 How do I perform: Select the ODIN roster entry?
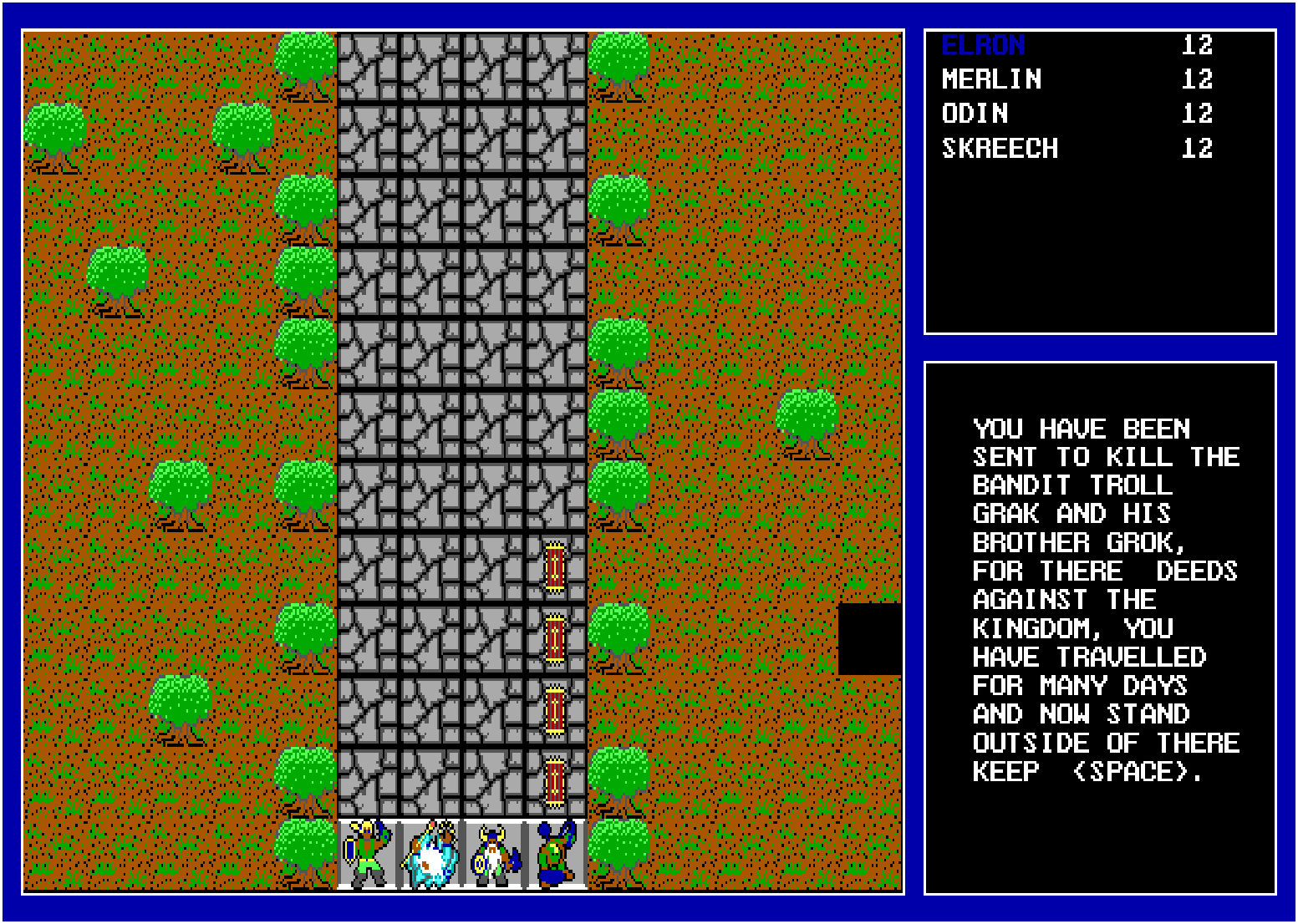[x=976, y=114]
